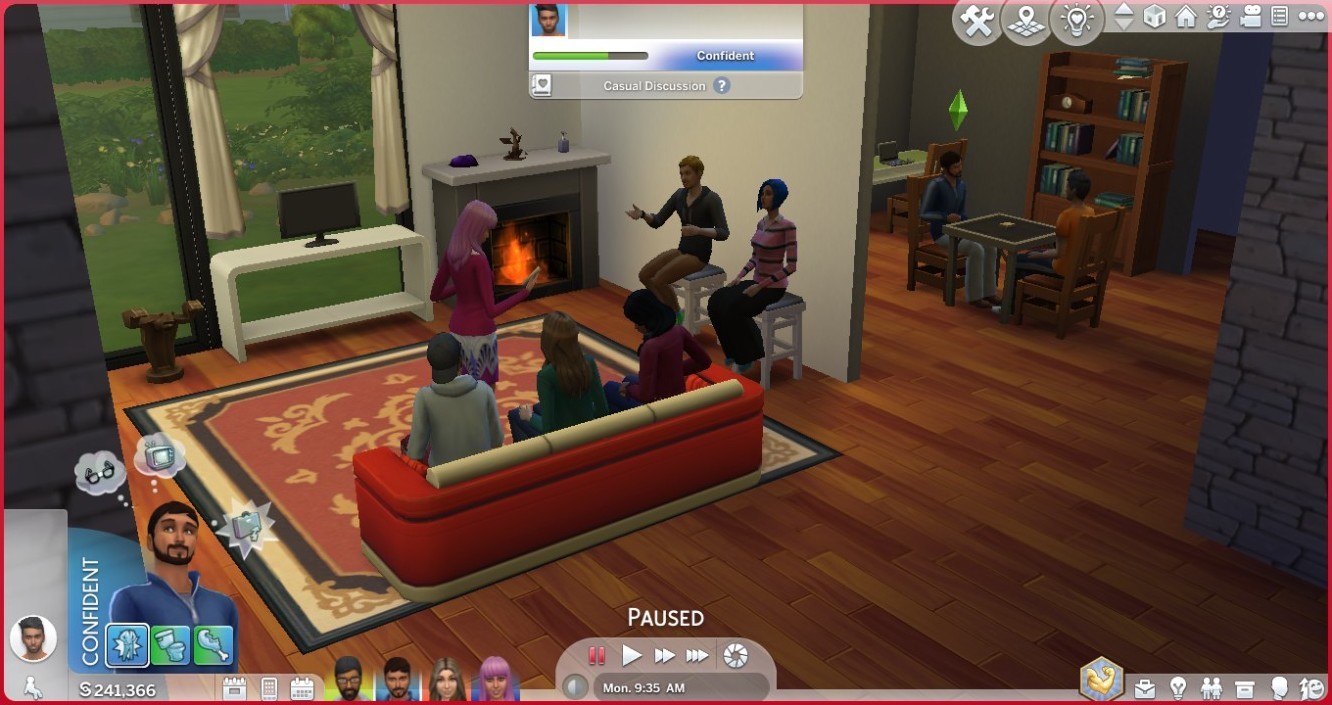Set game speed to ultra fast forward
Viewport: 1332px width, 705px height.
(x=697, y=656)
